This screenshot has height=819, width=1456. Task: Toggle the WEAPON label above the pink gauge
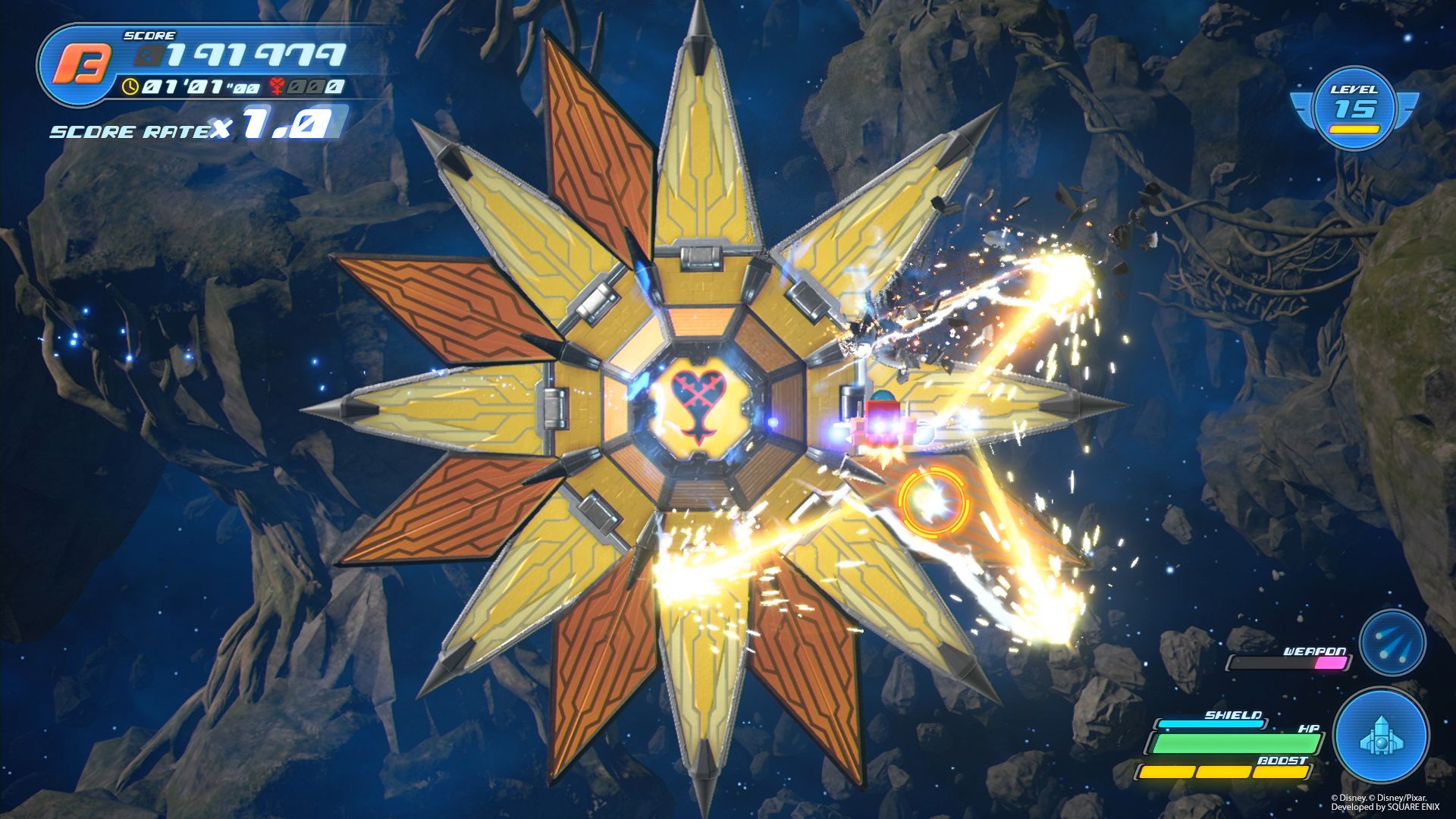point(1314,652)
